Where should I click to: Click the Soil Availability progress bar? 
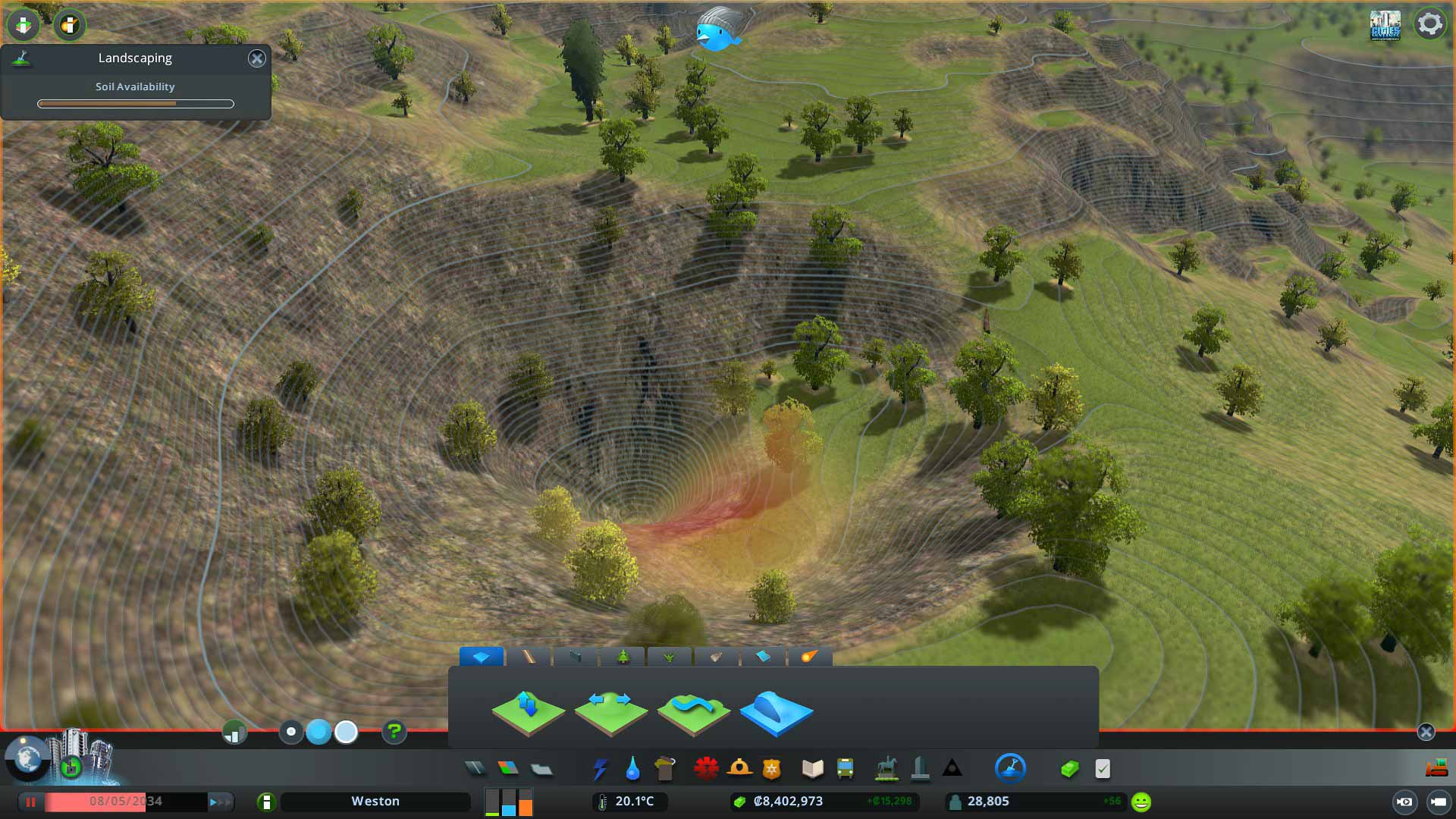click(135, 103)
